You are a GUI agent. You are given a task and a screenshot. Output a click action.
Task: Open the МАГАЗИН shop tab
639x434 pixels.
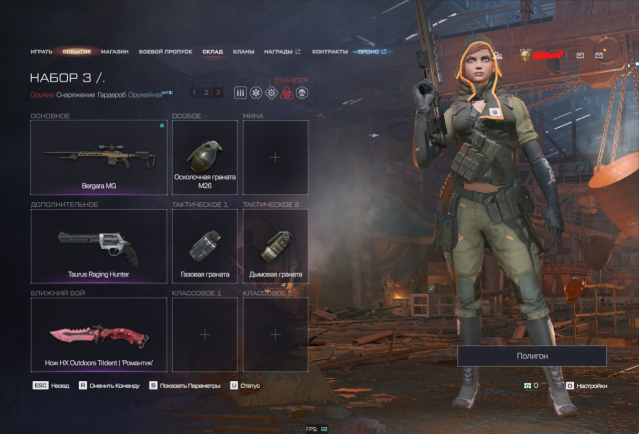[x=114, y=50]
